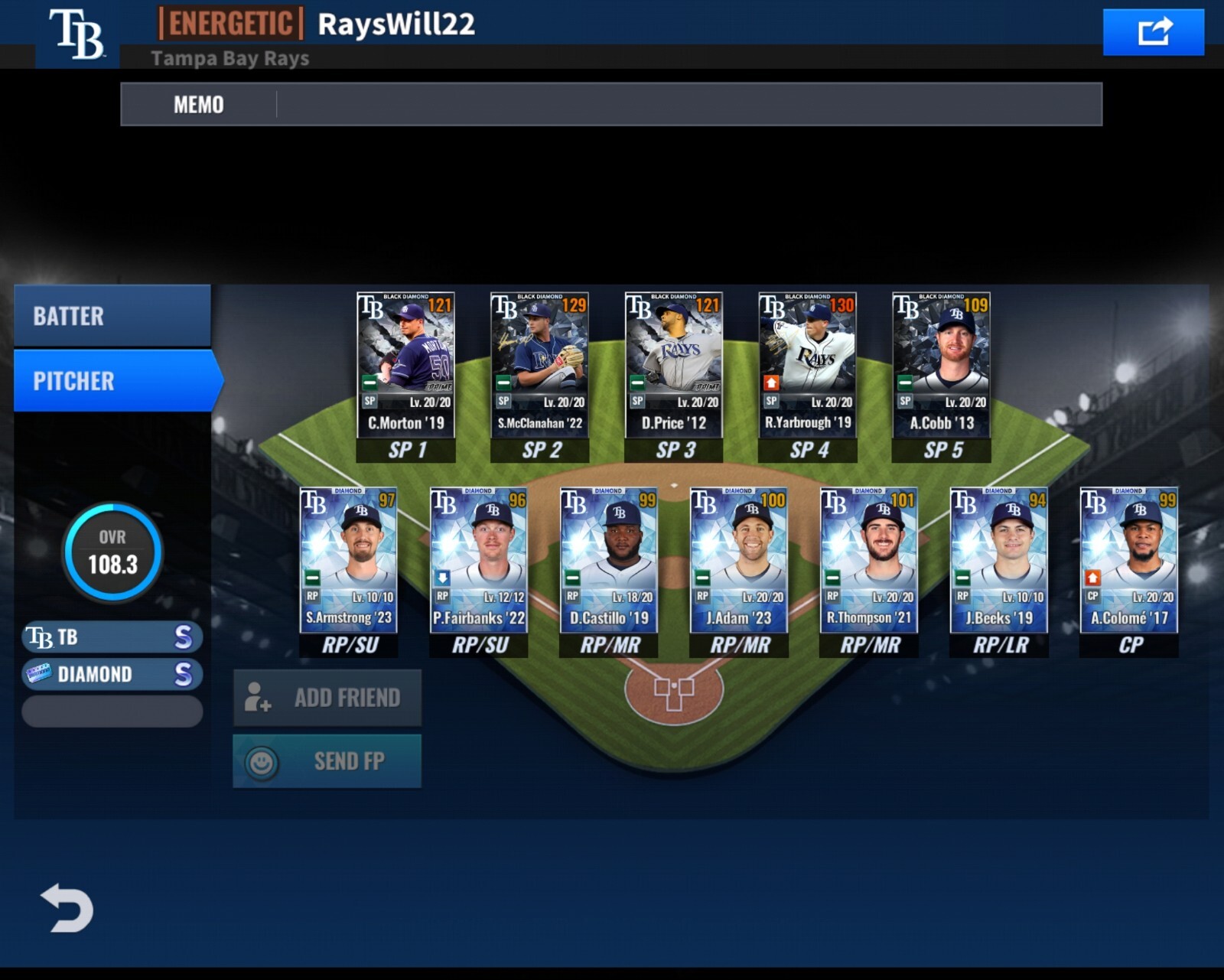Open the S.Armstrong '23 reliever card
1224x980 pixels.
click(x=349, y=560)
